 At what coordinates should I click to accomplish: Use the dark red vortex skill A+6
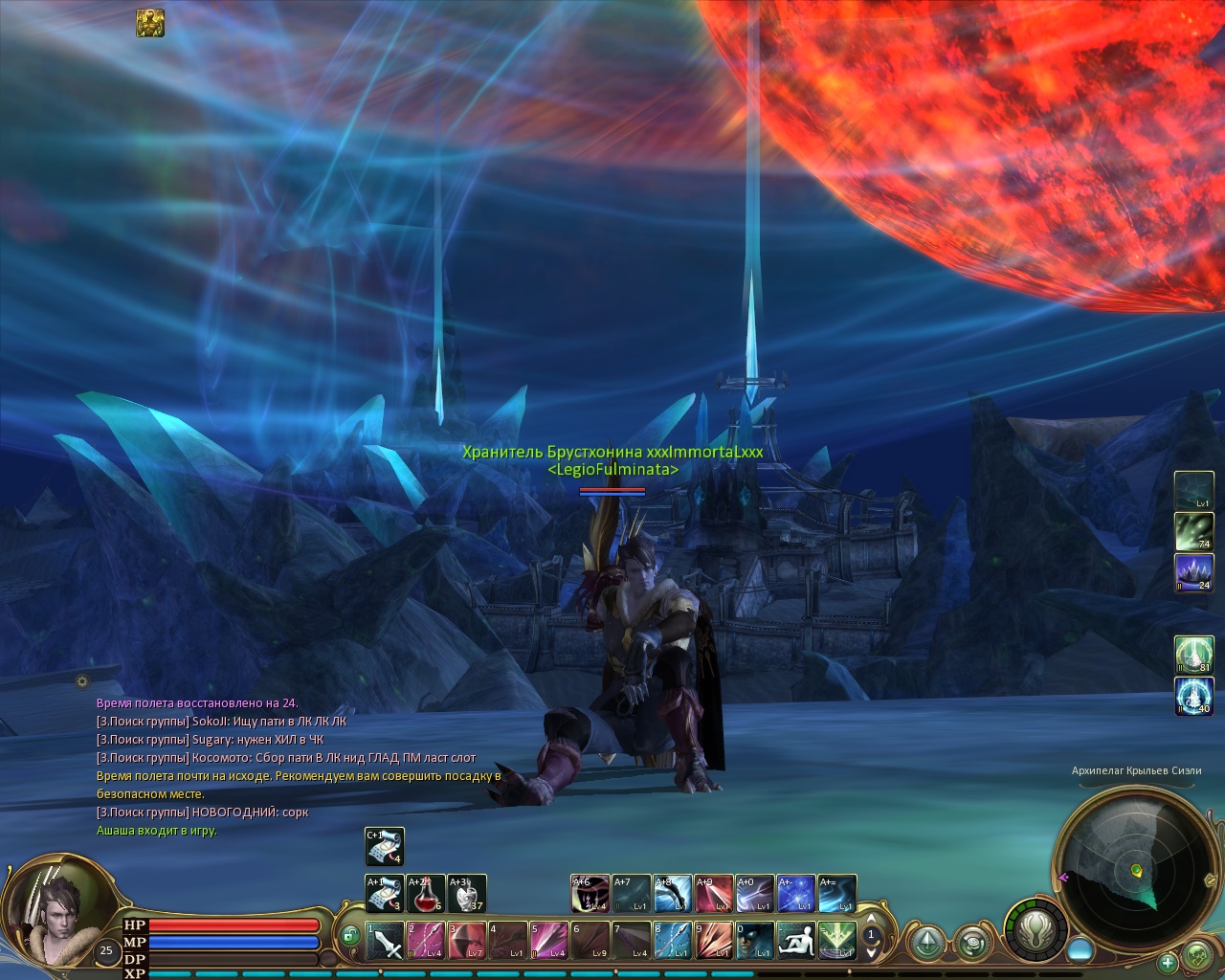[590, 894]
